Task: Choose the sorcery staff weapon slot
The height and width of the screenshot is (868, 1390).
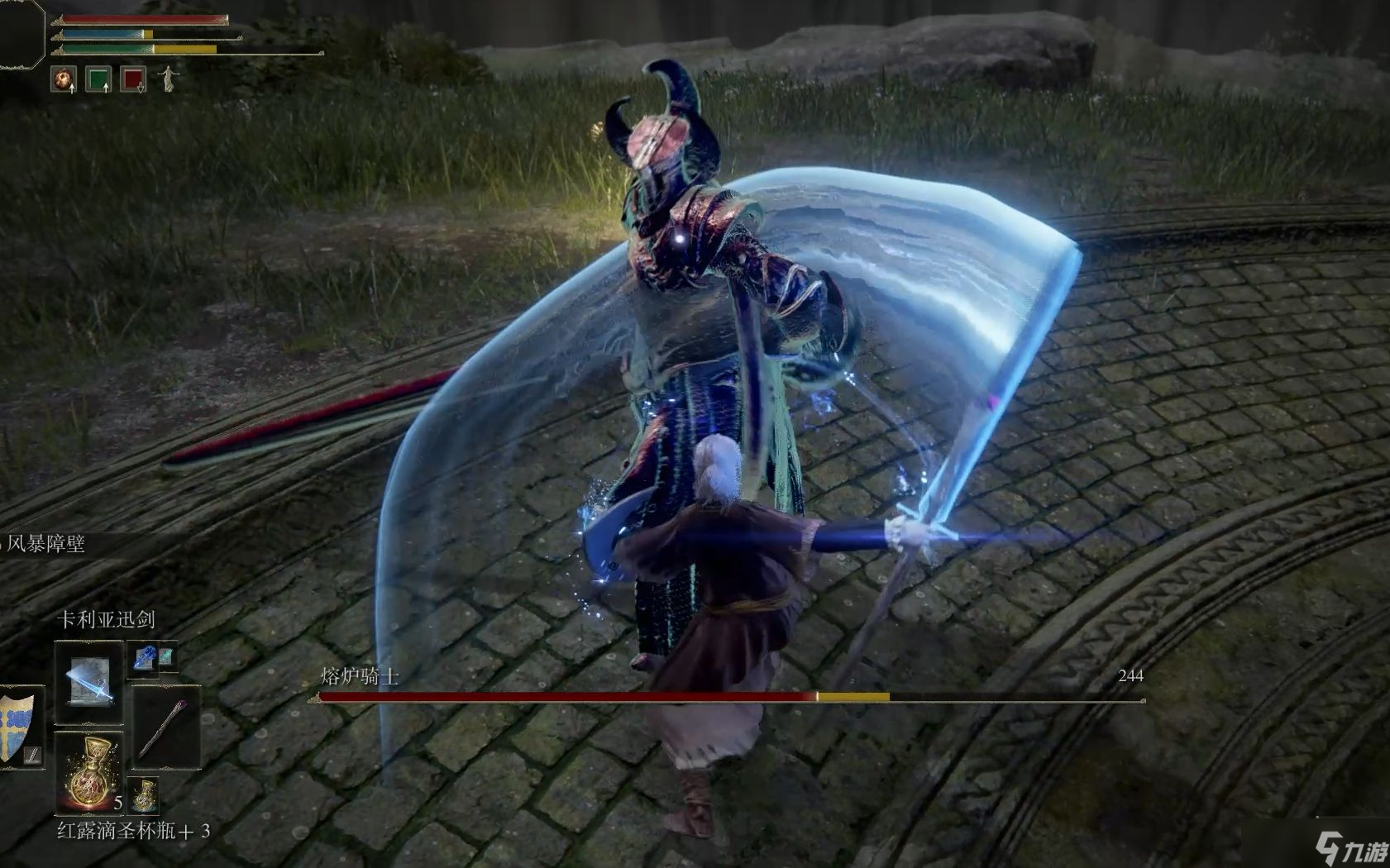Action: (165, 727)
